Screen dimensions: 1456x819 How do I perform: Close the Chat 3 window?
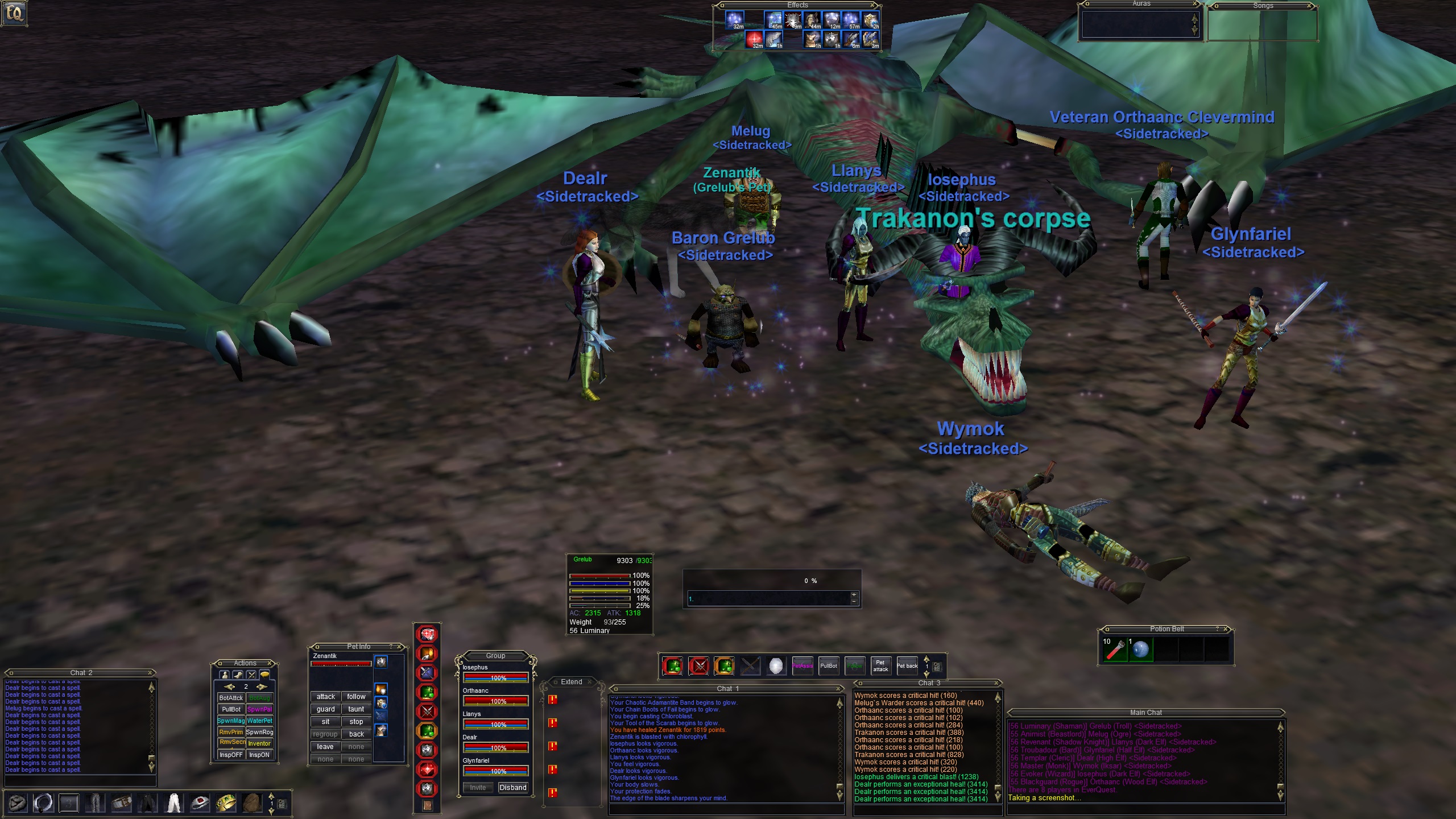[x=996, y=683]
